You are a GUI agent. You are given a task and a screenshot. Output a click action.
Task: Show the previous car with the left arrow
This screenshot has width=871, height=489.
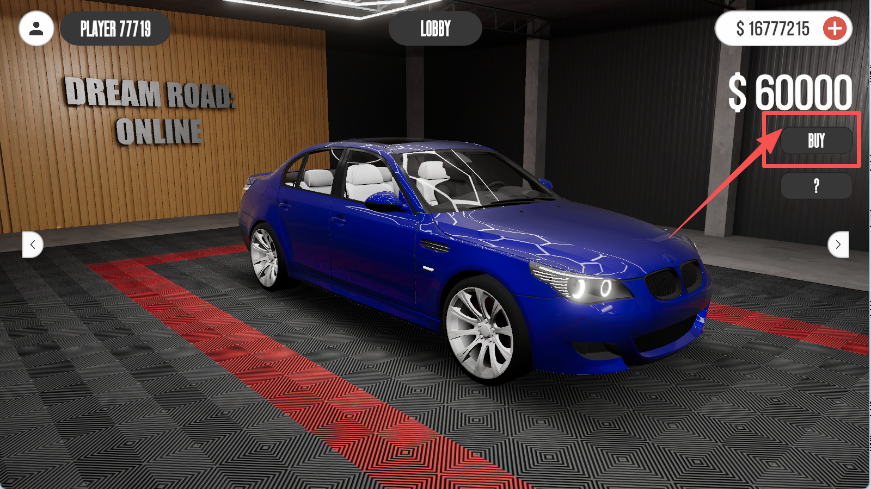coord(33,243)
